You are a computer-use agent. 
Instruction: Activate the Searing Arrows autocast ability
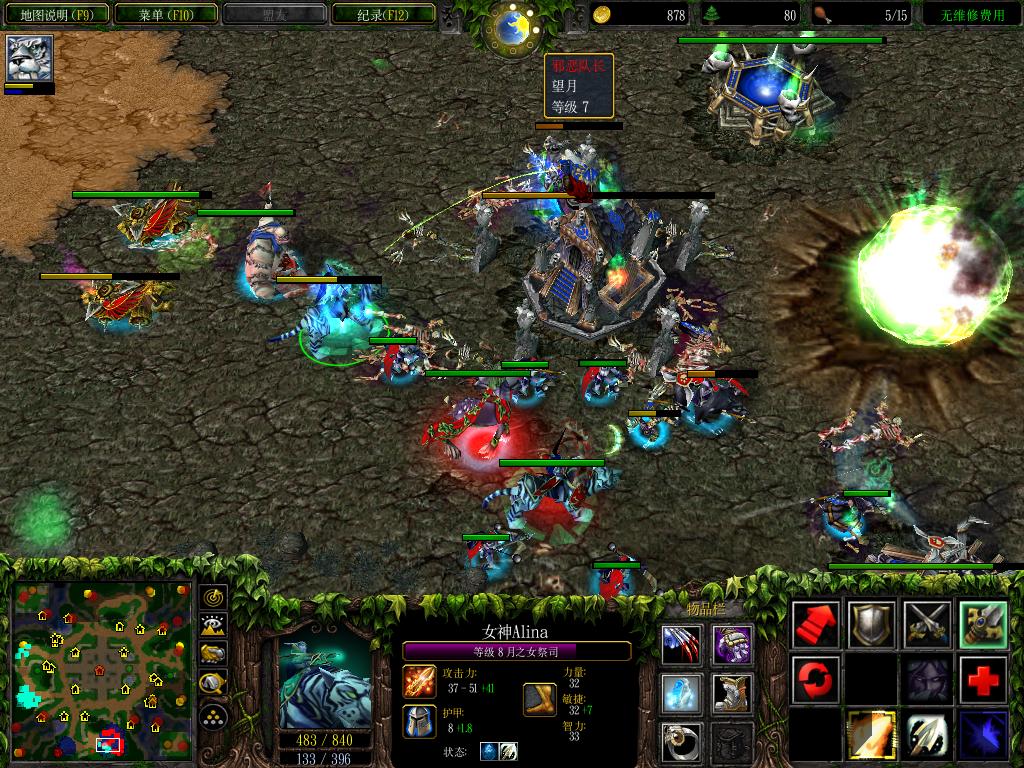pyautogui.click(x=871, y=735)
